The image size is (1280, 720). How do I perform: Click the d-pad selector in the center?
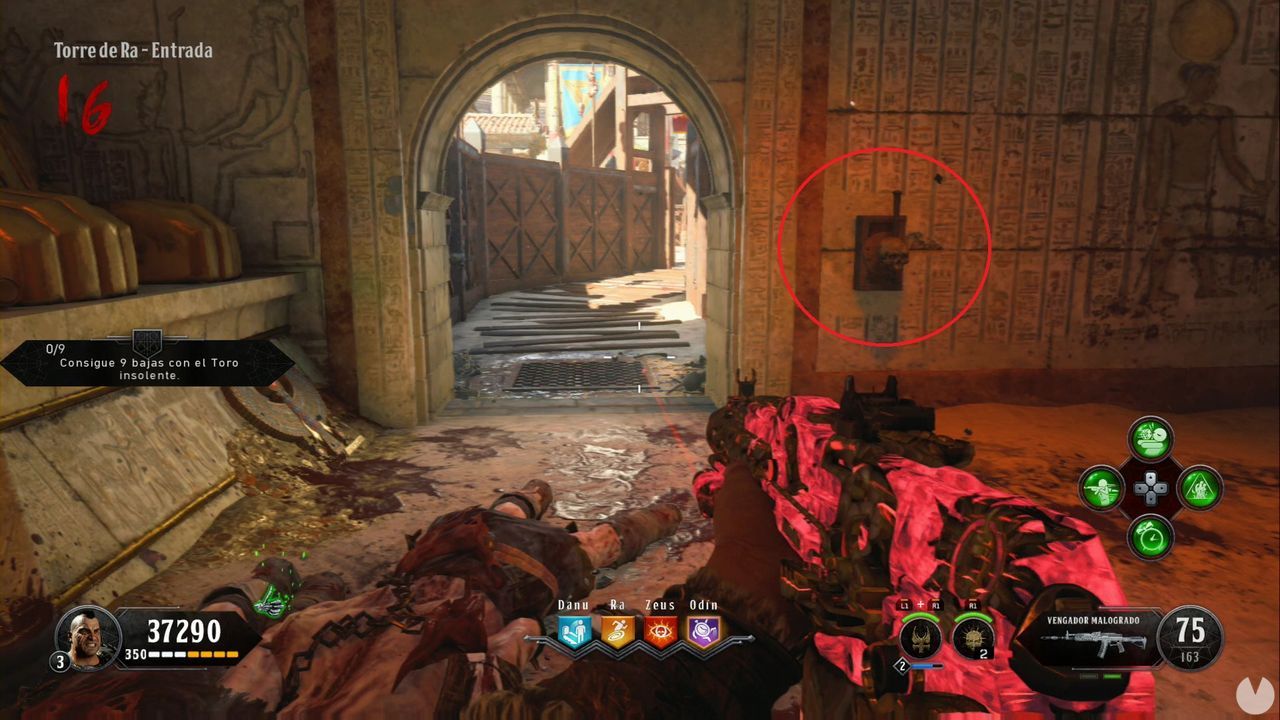(x=1150, y=487)
